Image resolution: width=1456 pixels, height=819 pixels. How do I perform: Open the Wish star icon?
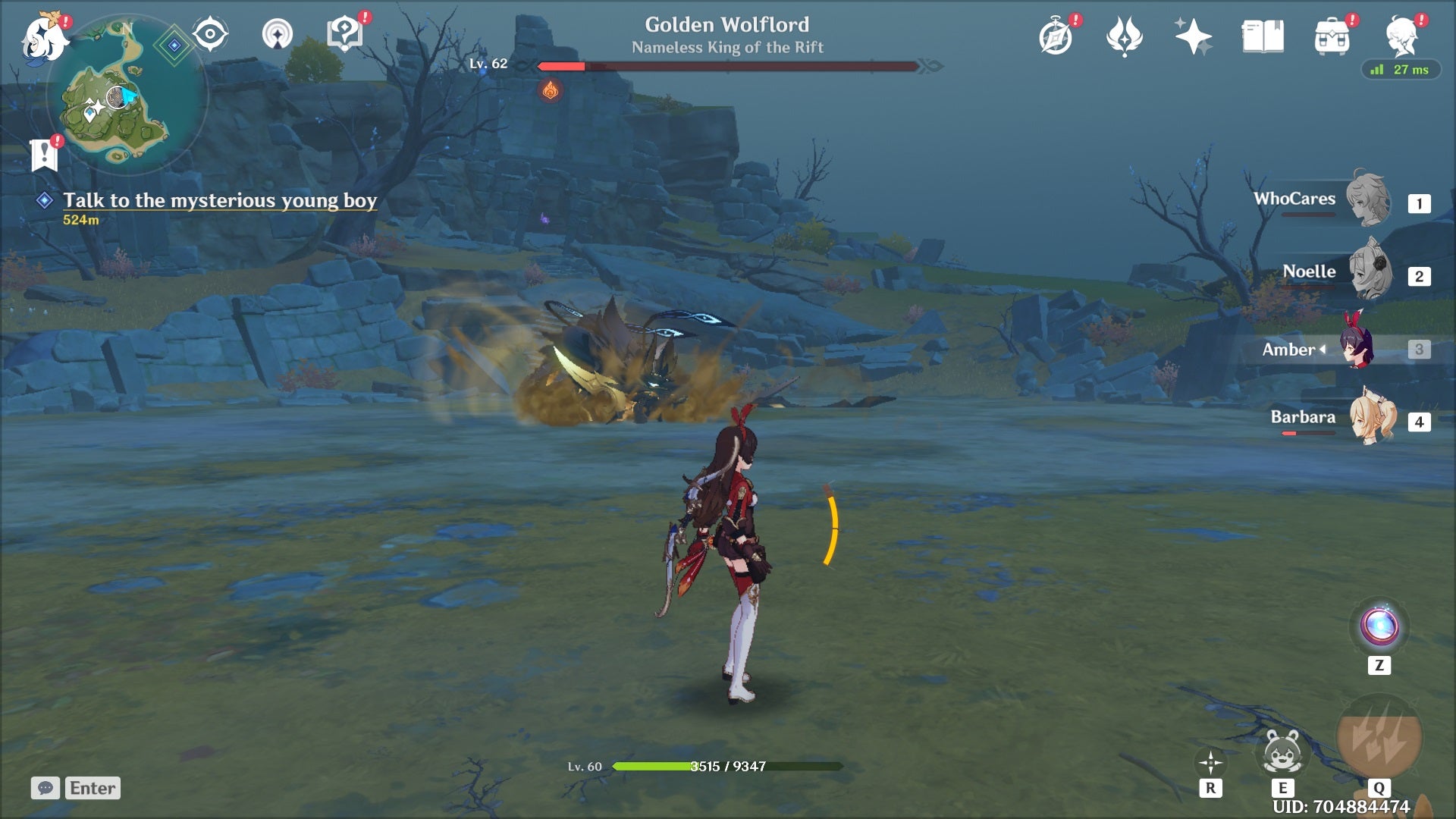tap(1193, 36)
